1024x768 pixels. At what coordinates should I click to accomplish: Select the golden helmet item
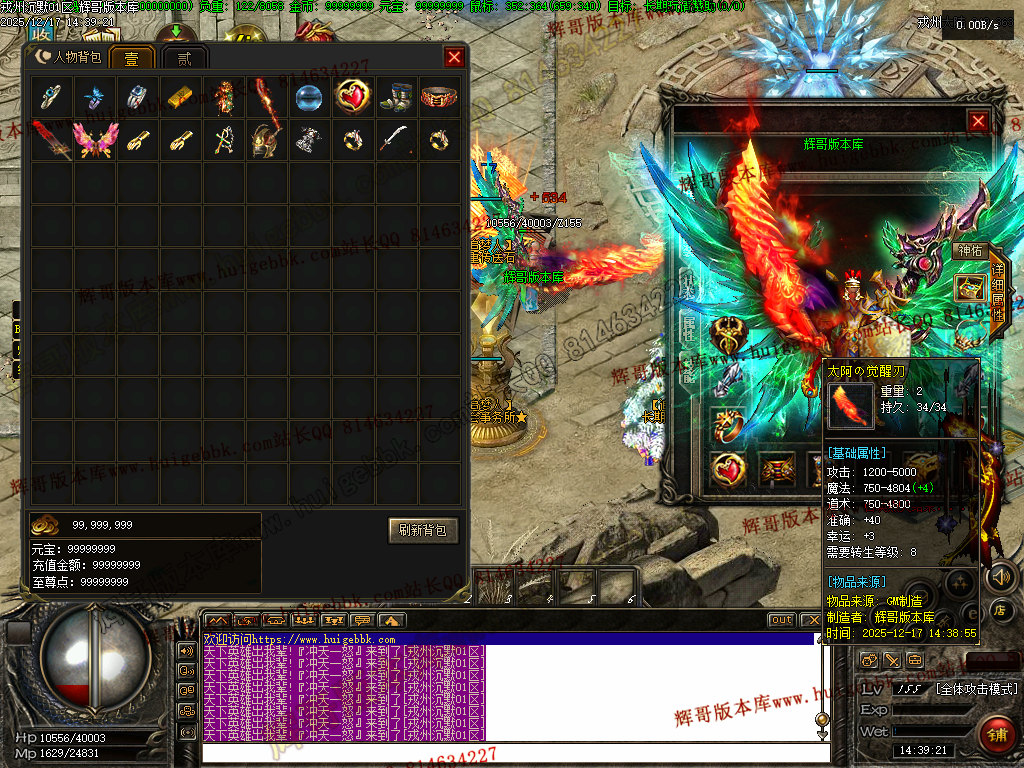click(265, 140)
